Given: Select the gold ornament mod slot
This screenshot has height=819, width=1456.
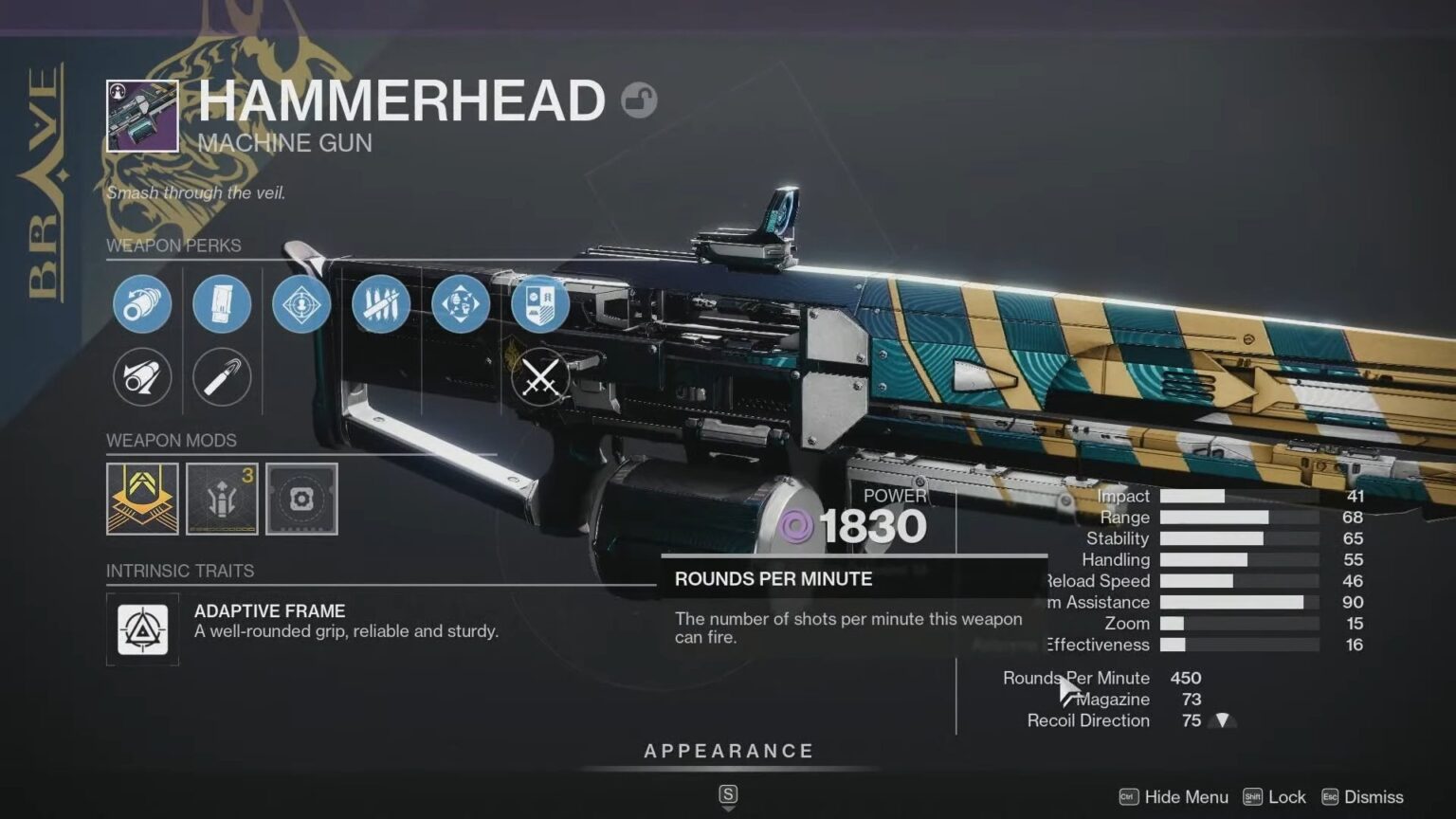Looking at the screenshot, I should click(x=142, y=499).
